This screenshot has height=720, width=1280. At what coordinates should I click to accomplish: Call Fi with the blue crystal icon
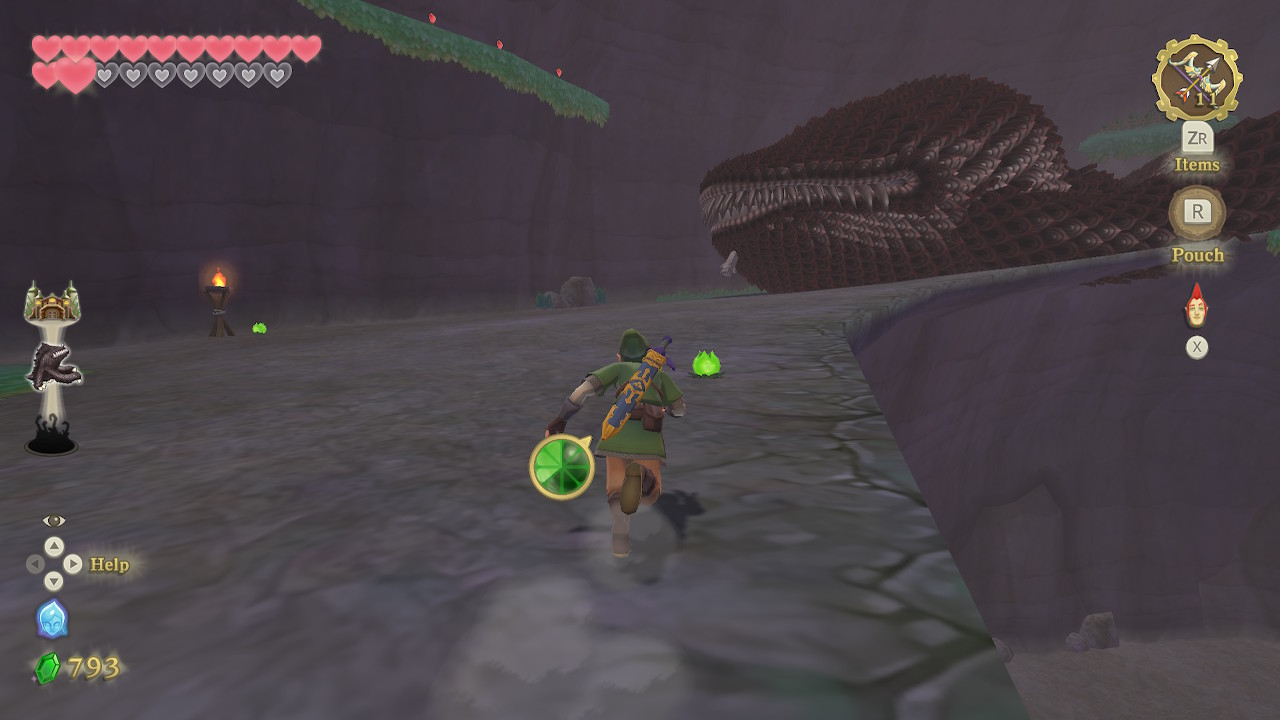52,619
